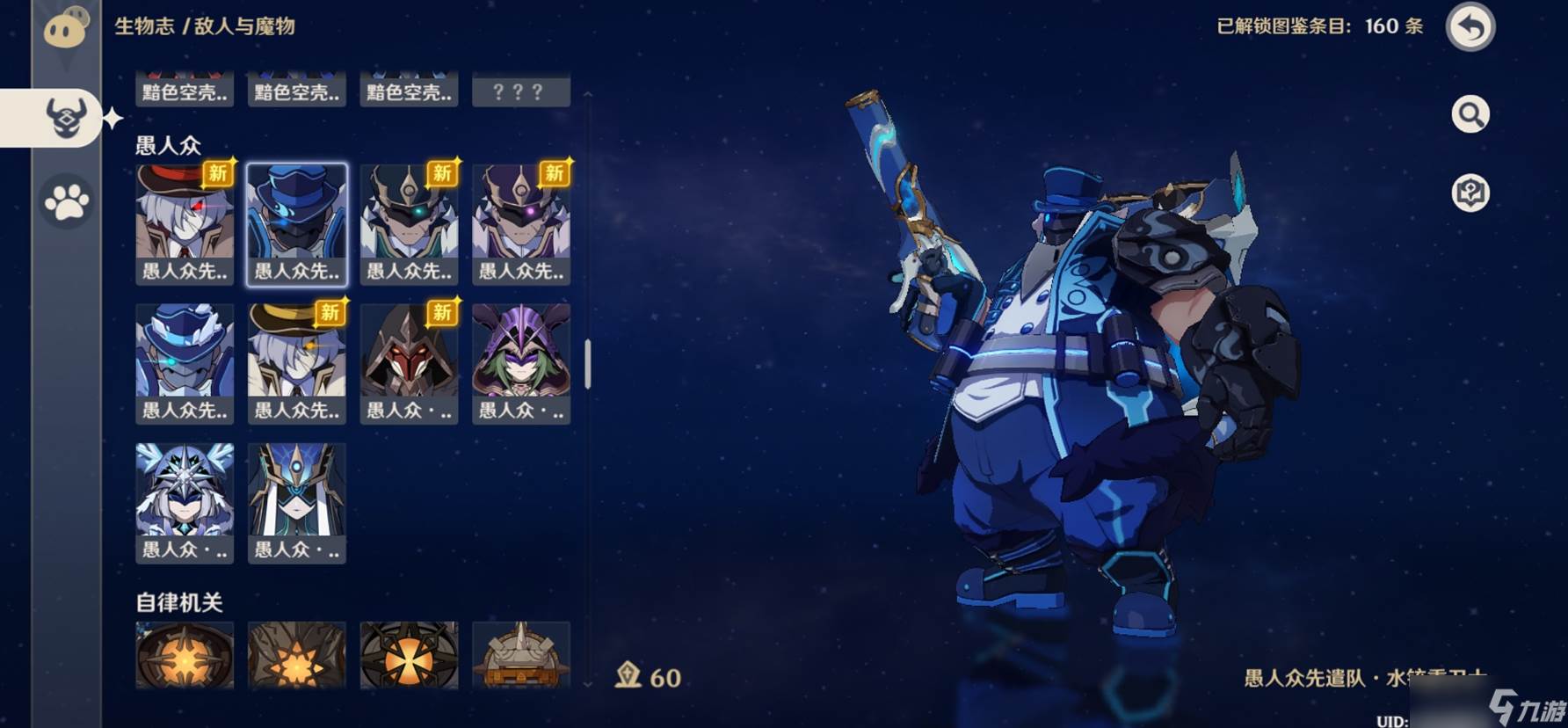Go back with the return arrow button

pos(1470,27)
